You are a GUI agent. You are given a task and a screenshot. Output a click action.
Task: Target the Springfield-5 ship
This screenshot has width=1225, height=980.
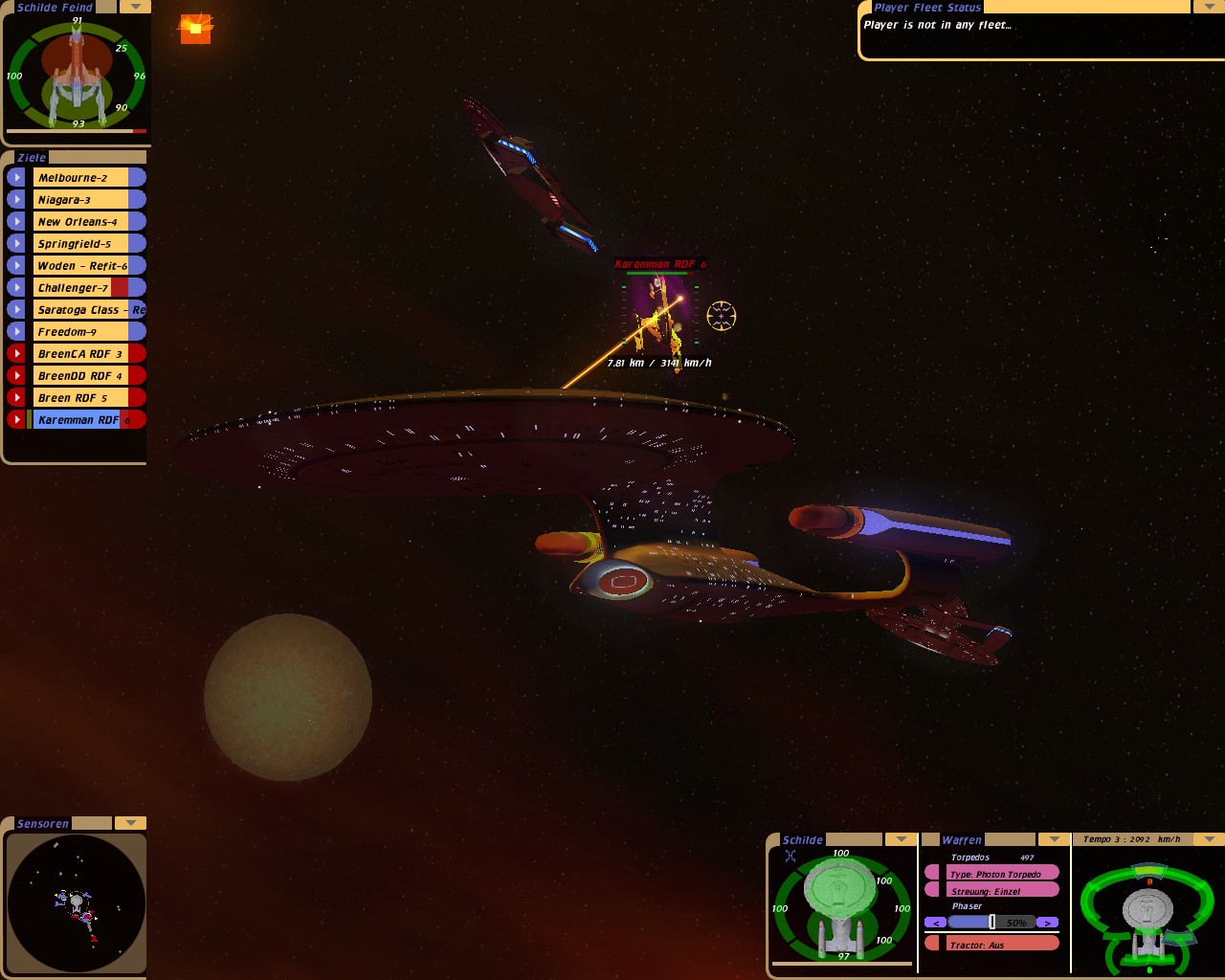81,244
